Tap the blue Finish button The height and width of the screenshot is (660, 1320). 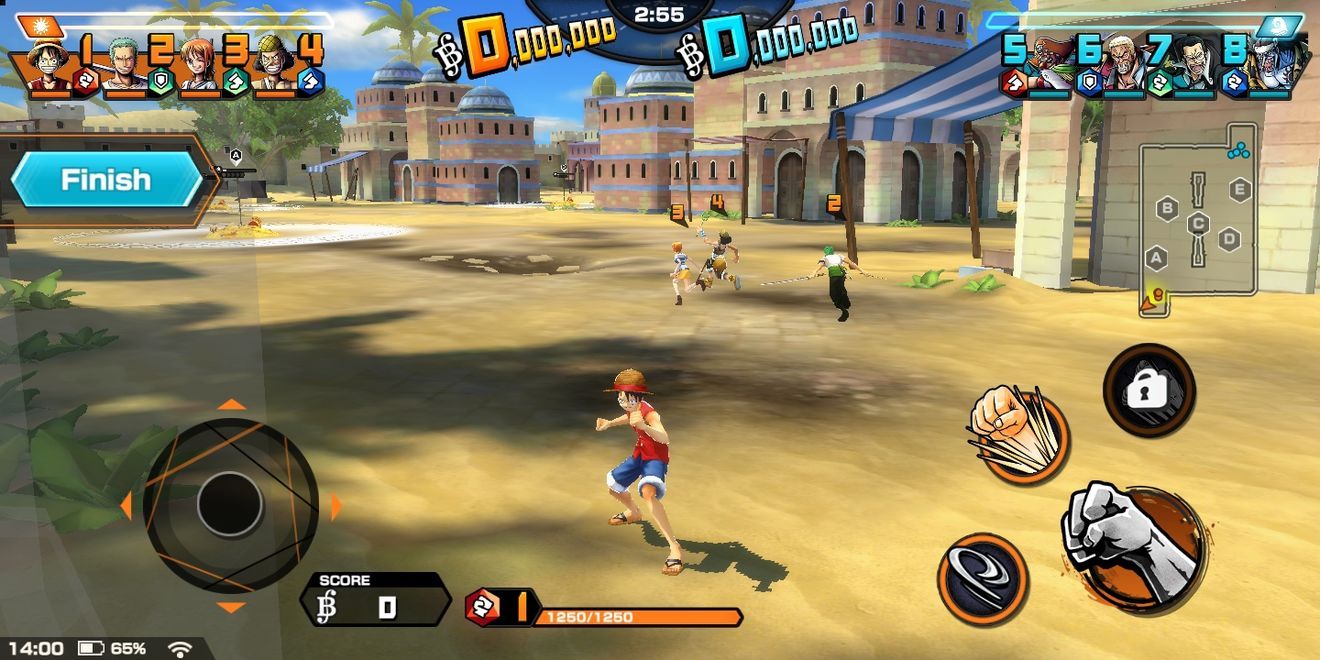pos(106,181)
